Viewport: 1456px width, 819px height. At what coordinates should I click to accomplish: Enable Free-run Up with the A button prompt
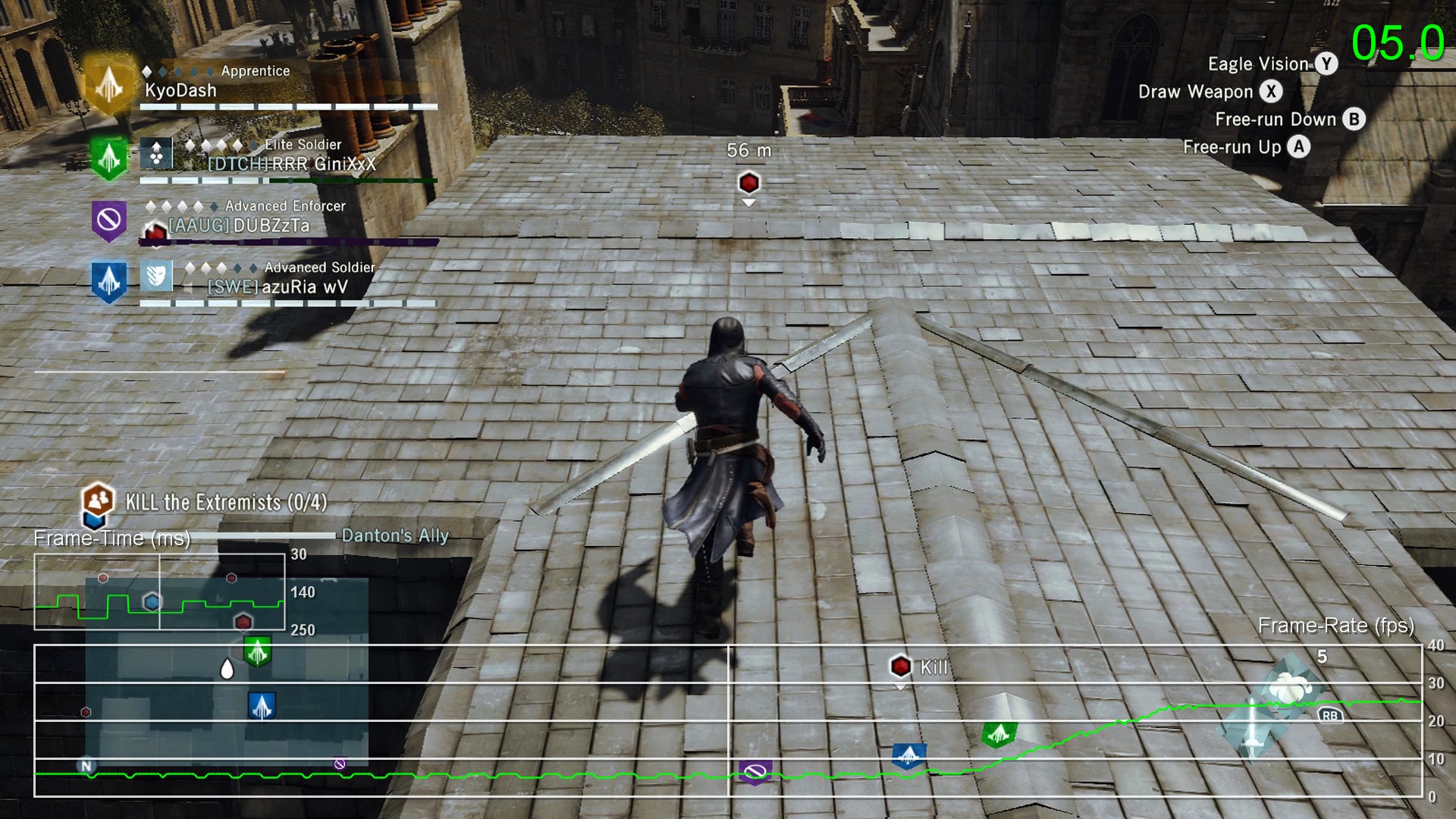1298,147
